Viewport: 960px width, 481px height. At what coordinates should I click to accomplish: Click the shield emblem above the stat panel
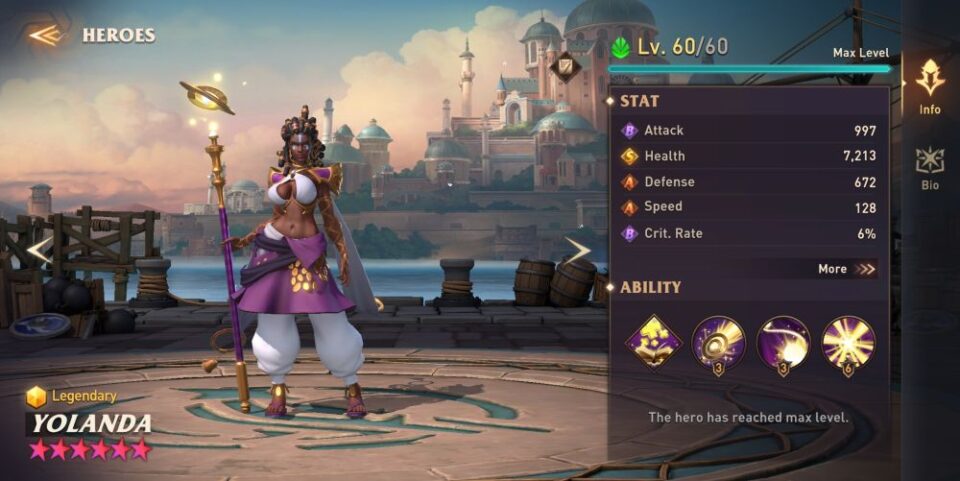click(564, 66)
